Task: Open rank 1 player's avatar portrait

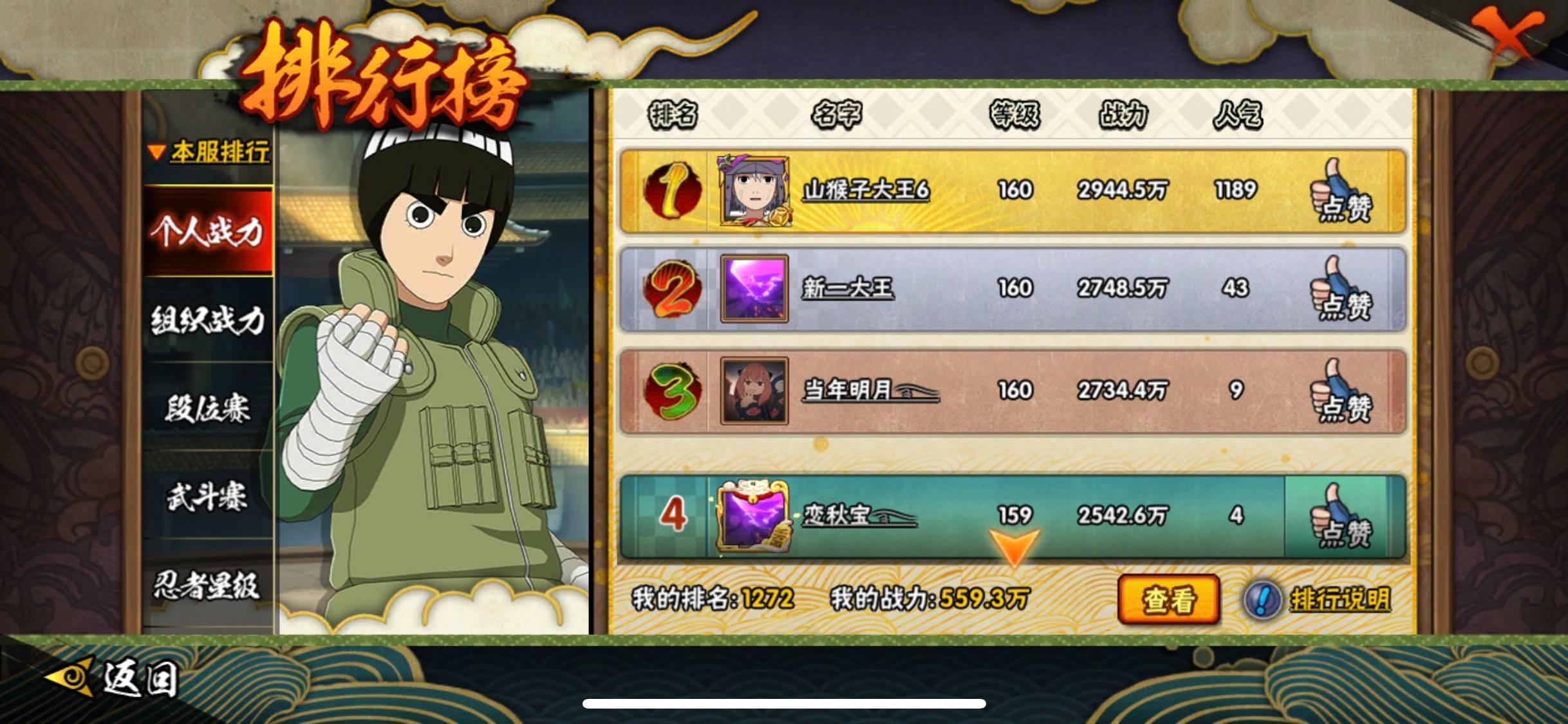Action: tap(754, 190)
